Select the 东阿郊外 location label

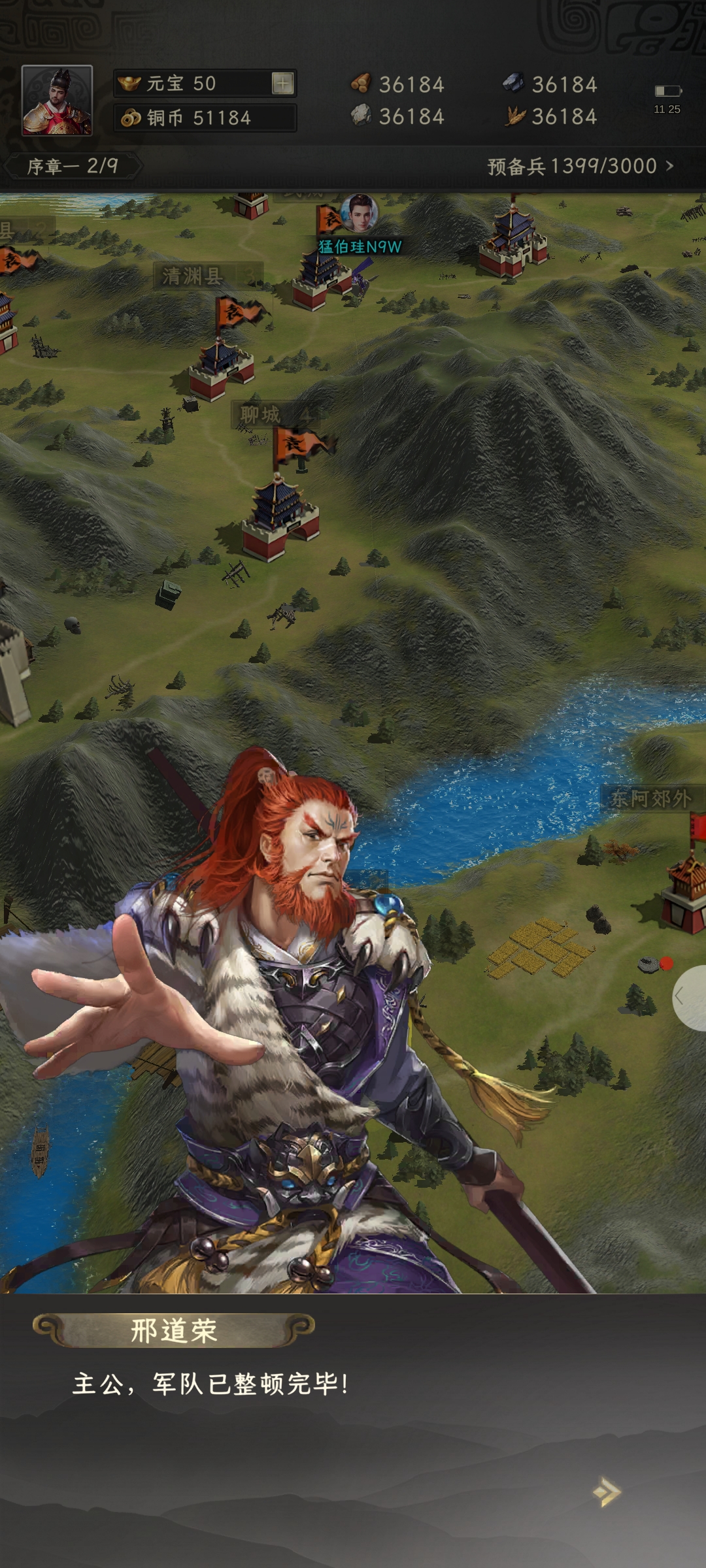tap(651, 798)
